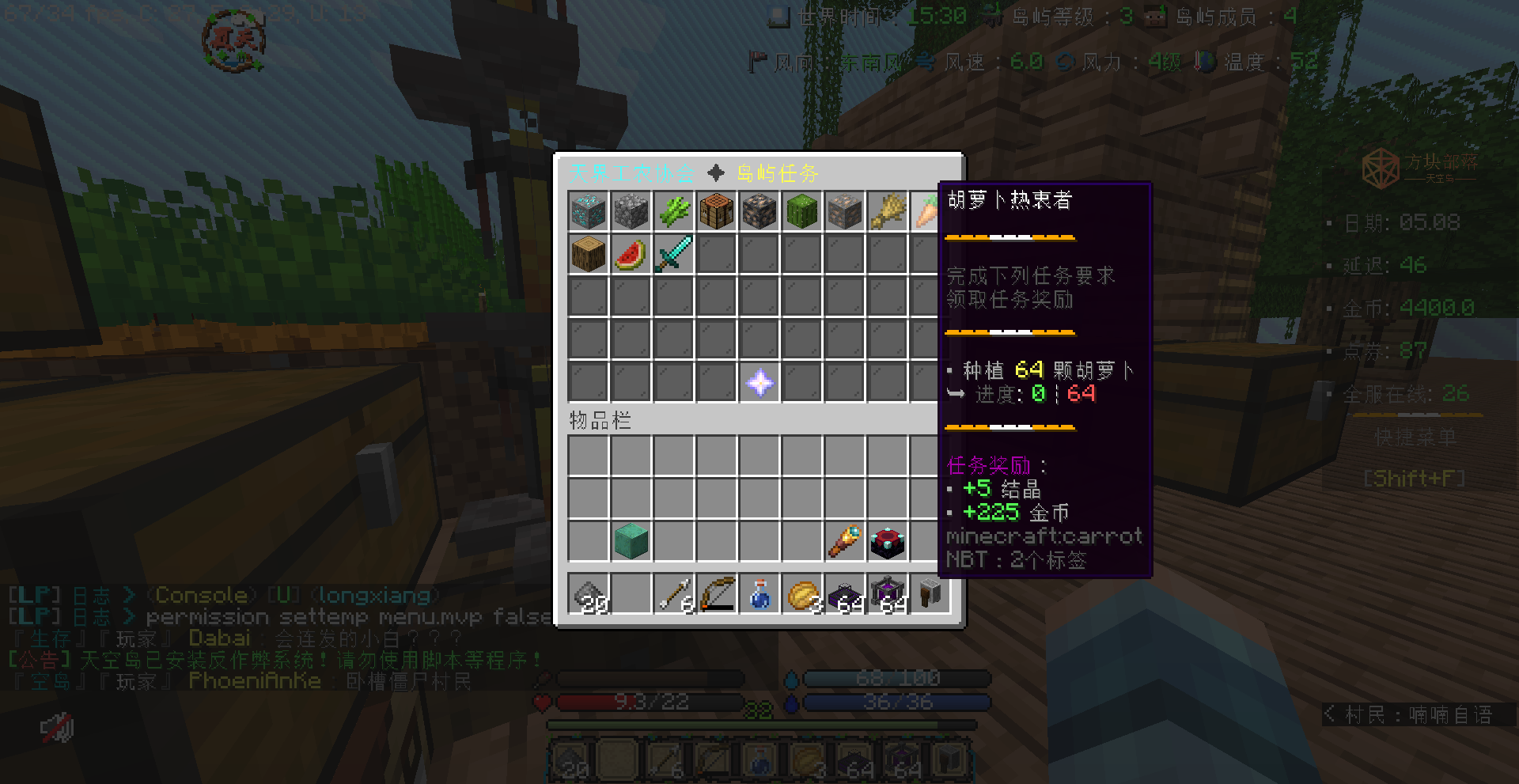This screenshot has height=784, width=1519.
Task: Select the warped wart block in inventory
Action: tap(631, 541)
